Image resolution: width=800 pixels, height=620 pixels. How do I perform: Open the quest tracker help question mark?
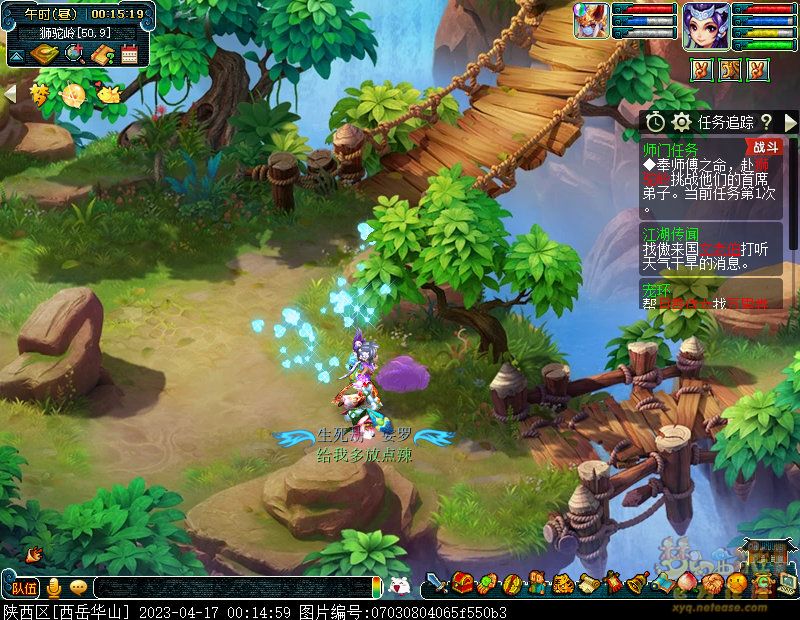[766, 121]
